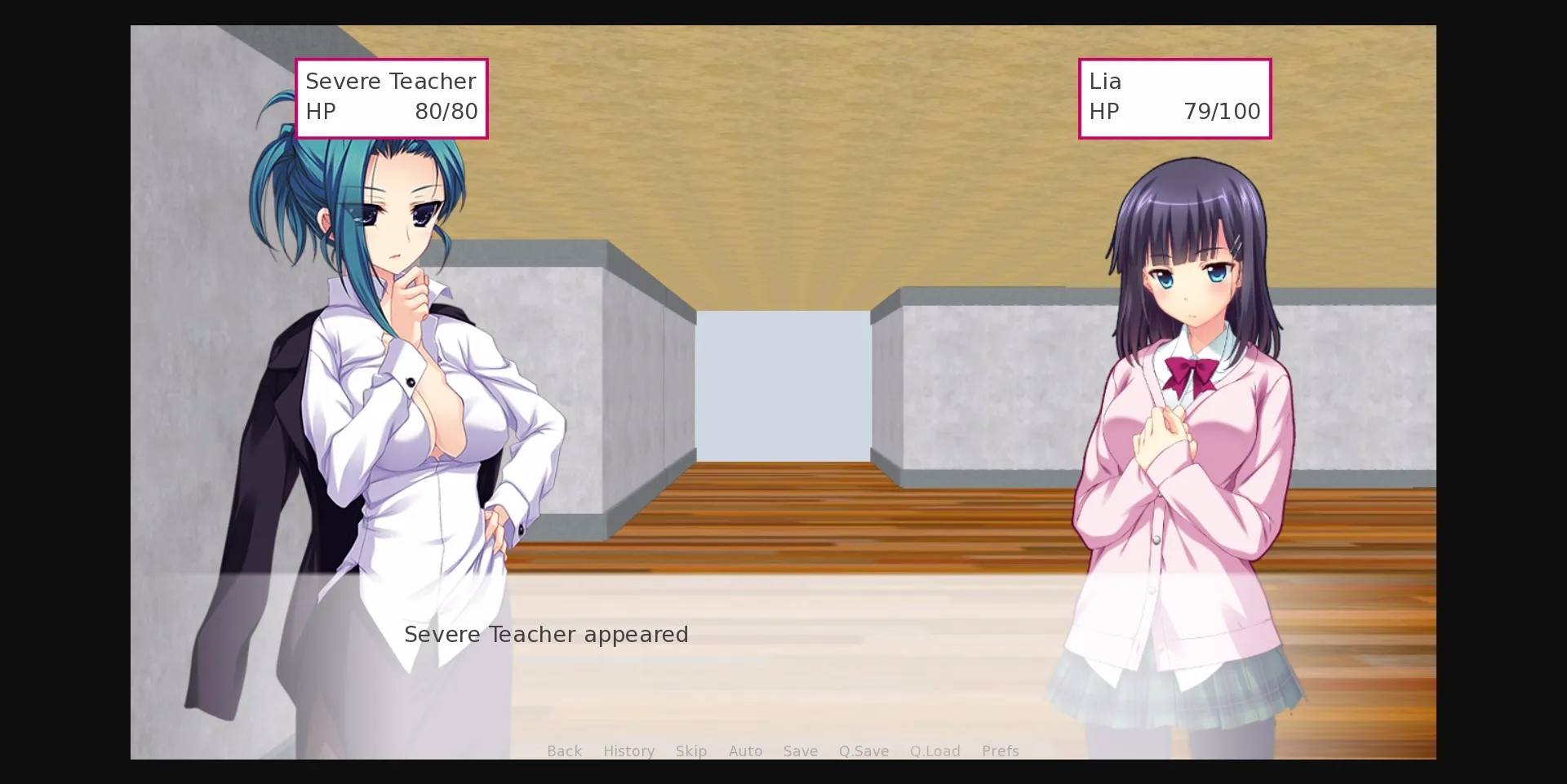Image resolution: width=1567 pixels, height=784 pixels.
Task: Open the Save screen
Action: pos(800,751)
